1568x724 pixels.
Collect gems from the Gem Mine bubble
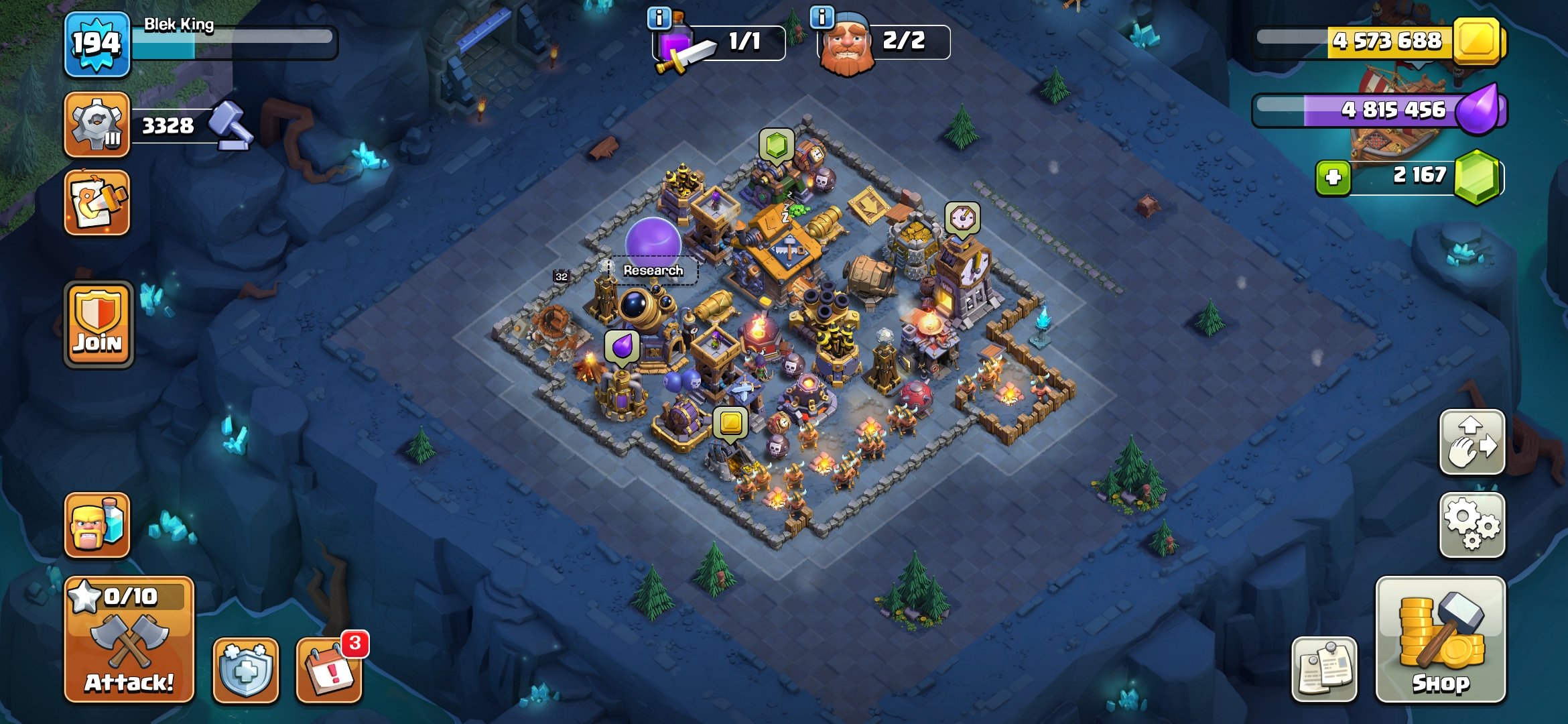[x=775, y=144]
